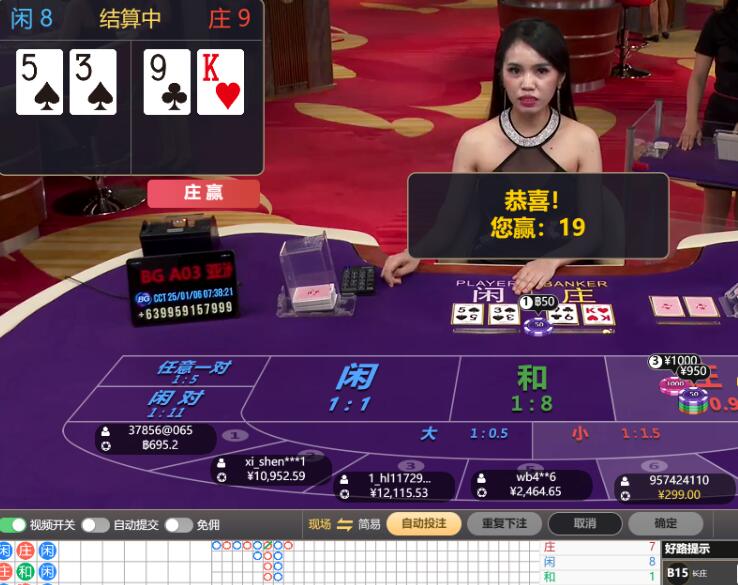Switch between 现场 and 简易 view
738x585 pixels.
(x=344, y=524)
